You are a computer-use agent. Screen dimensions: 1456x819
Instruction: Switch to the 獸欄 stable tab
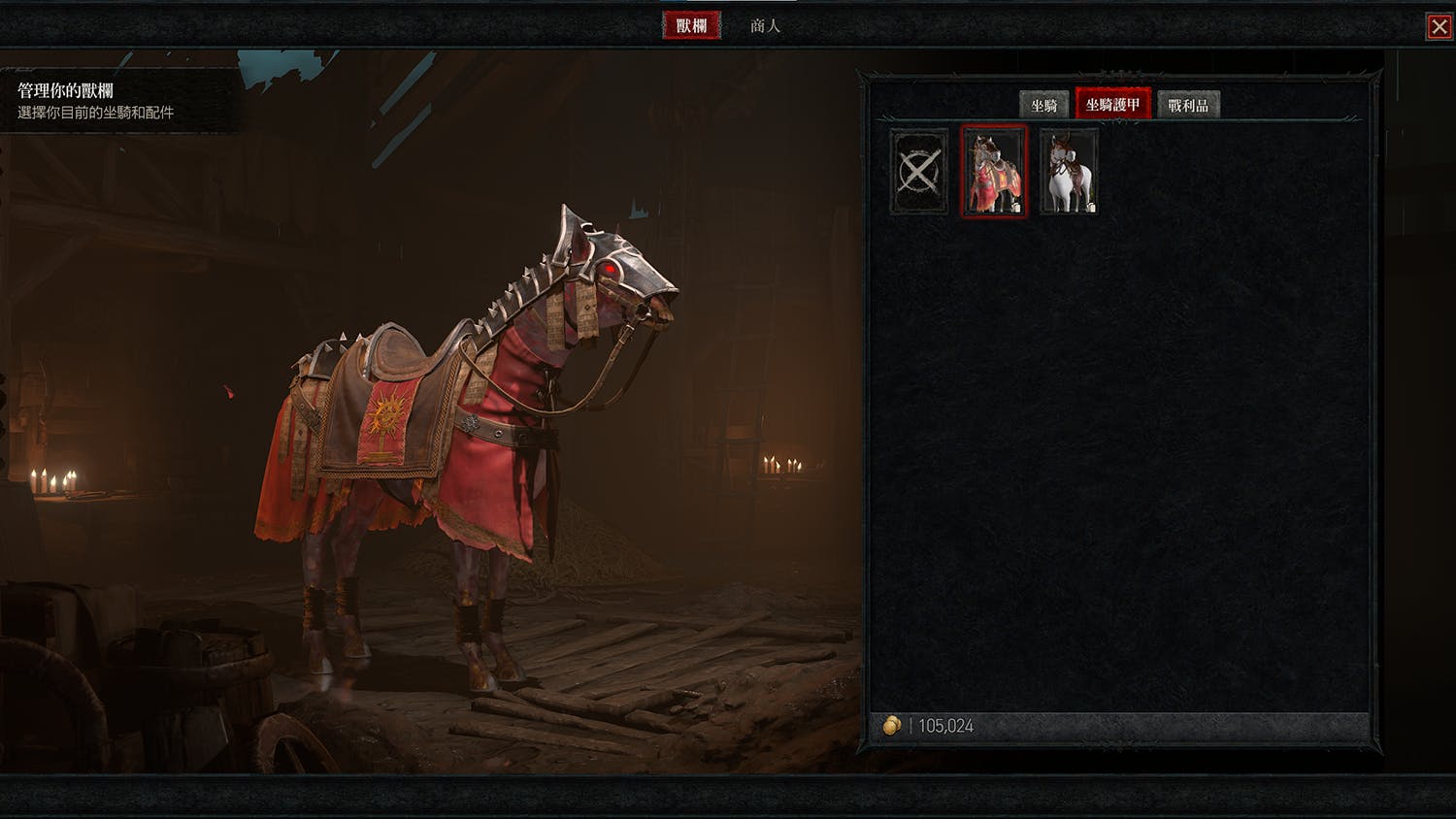pyautogui.click(x=691, y=25)
